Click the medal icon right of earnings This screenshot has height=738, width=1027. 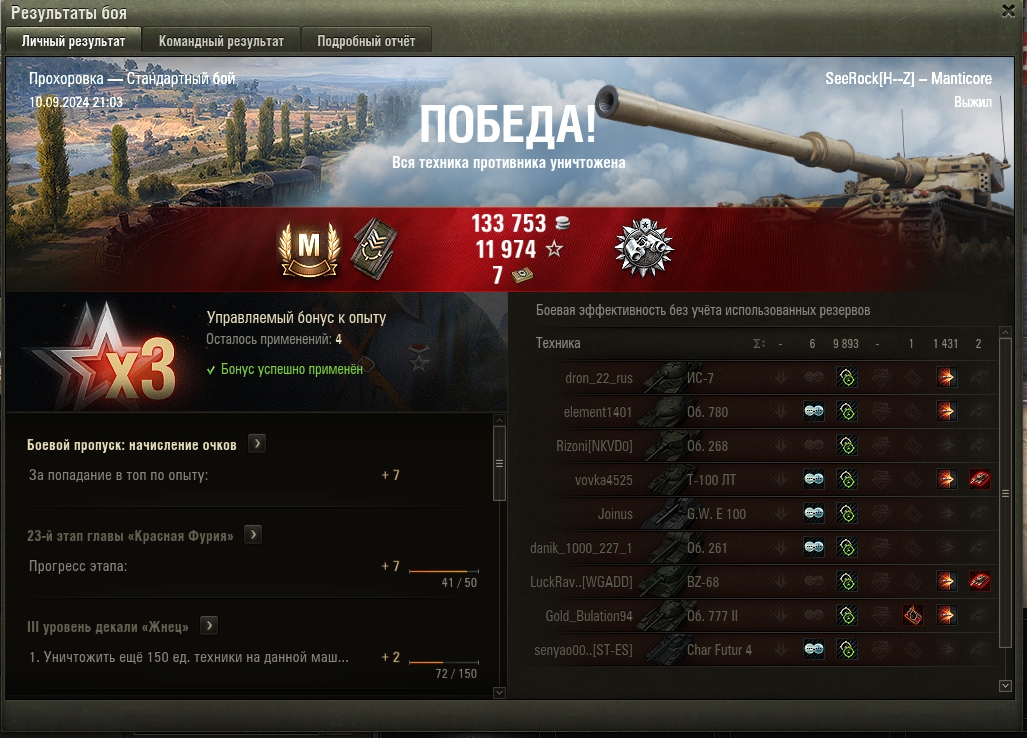[x=644, y=247]
